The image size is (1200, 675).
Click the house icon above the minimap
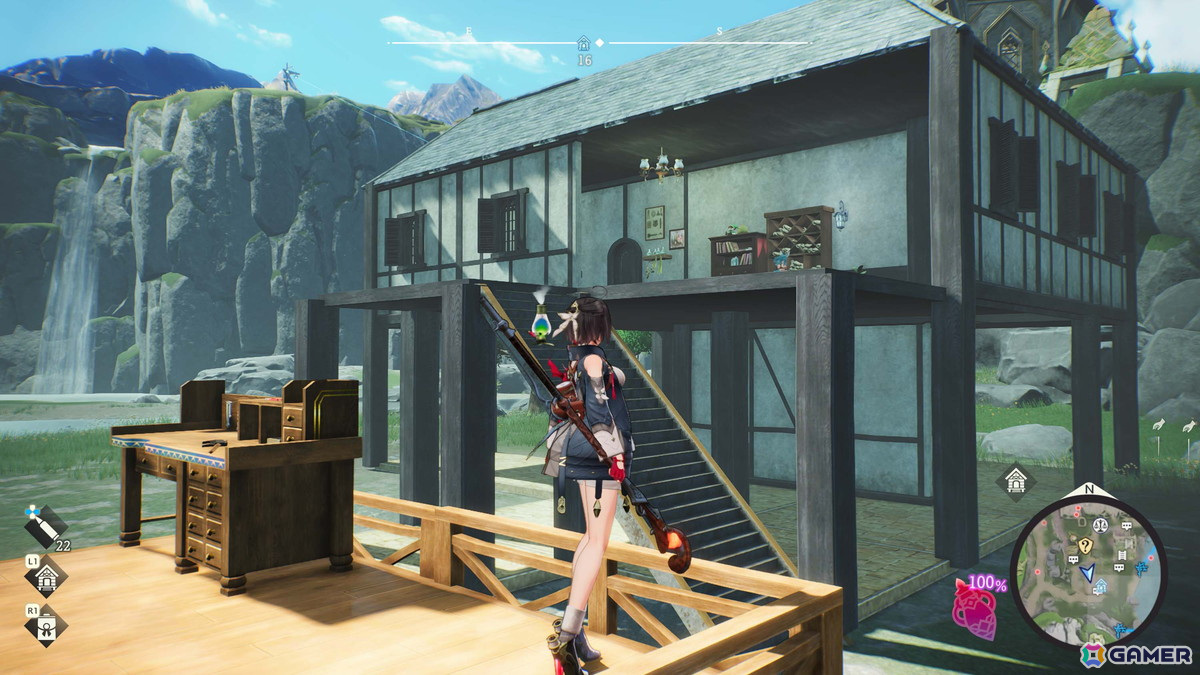click(1016, 481)
